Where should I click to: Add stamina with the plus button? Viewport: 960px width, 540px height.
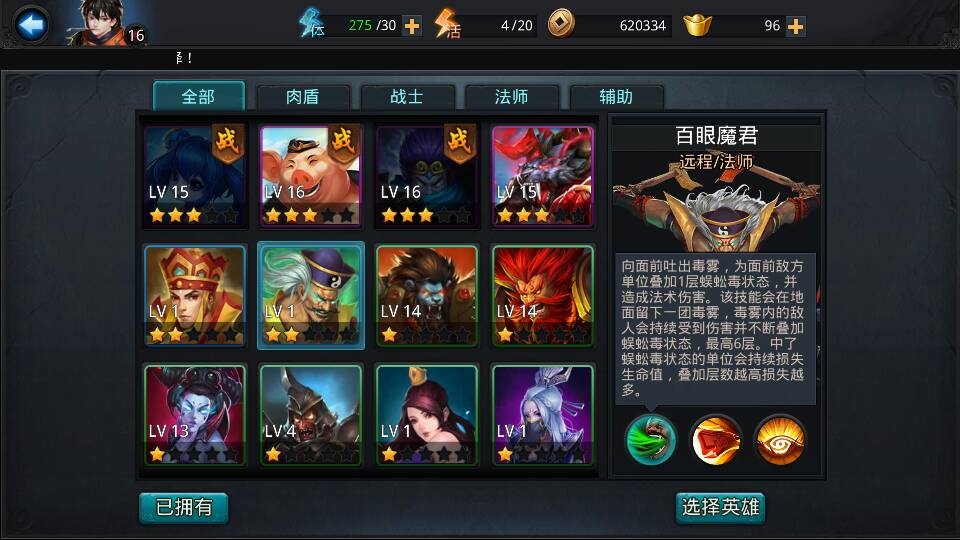[x=411, y=26]
